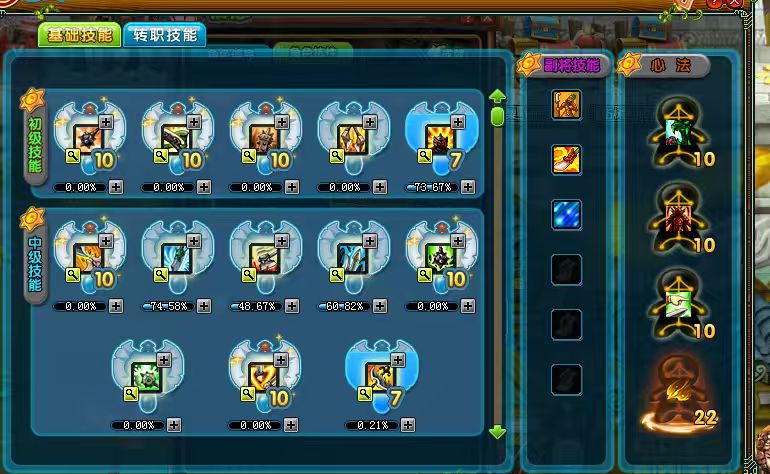This screenshot has height=474, width=770.
Task: Click the plus button beside 0.21%
Action: (409, 424)
